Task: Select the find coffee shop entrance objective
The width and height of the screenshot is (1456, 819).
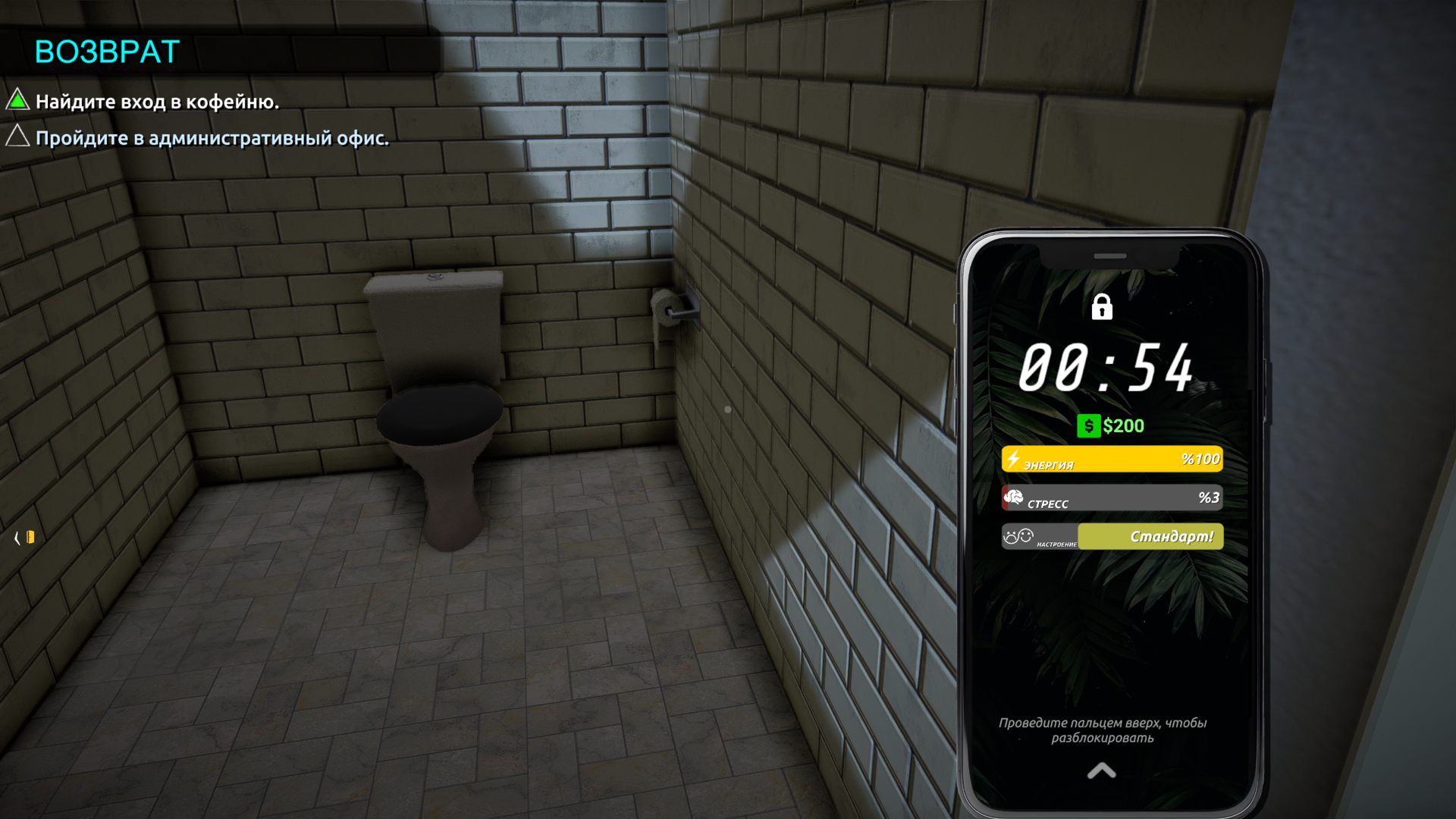Action: tap(157, 102)
